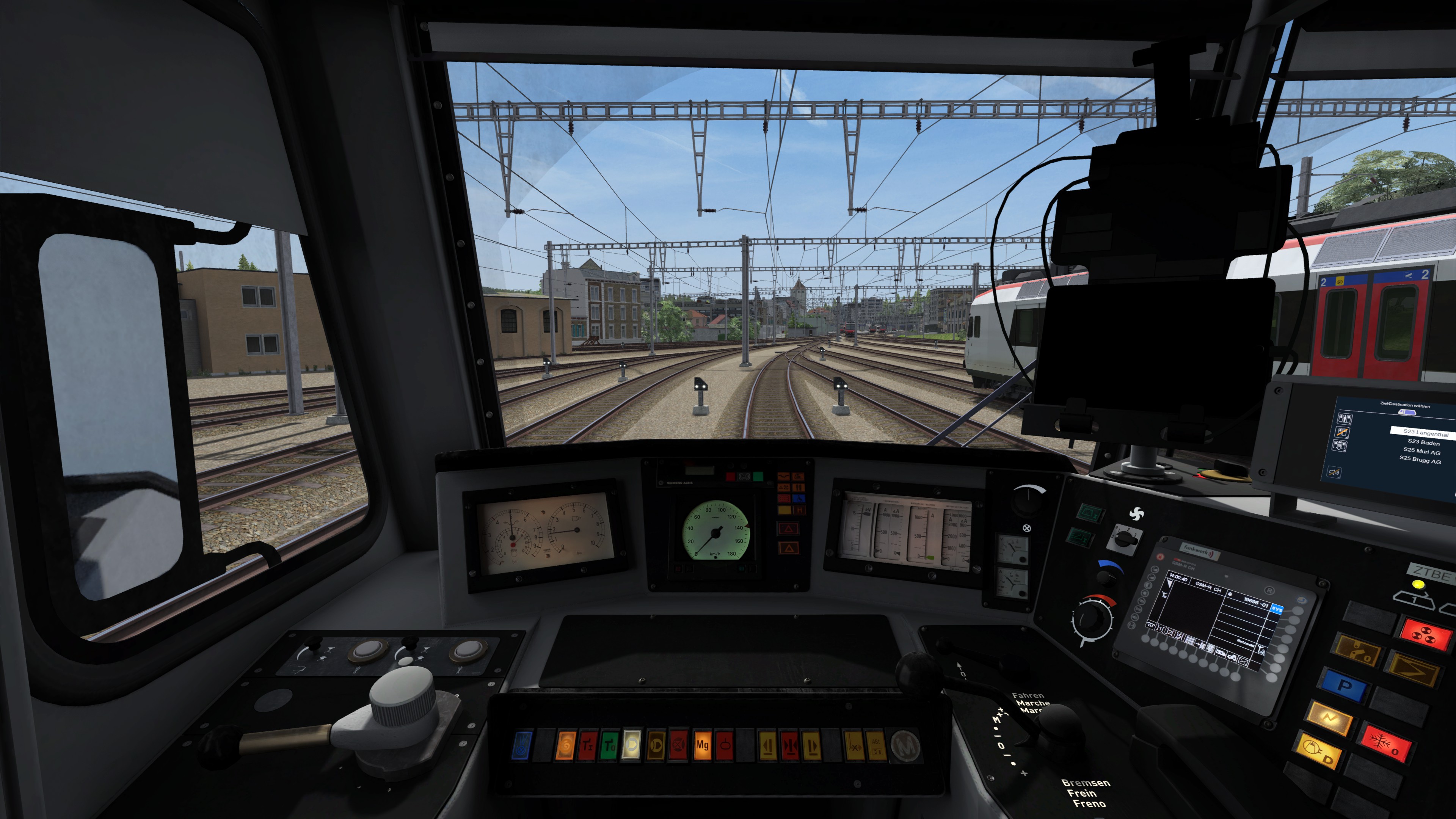Click the orange Mg cab button
1456x819 pixels.
pos(702,745)
